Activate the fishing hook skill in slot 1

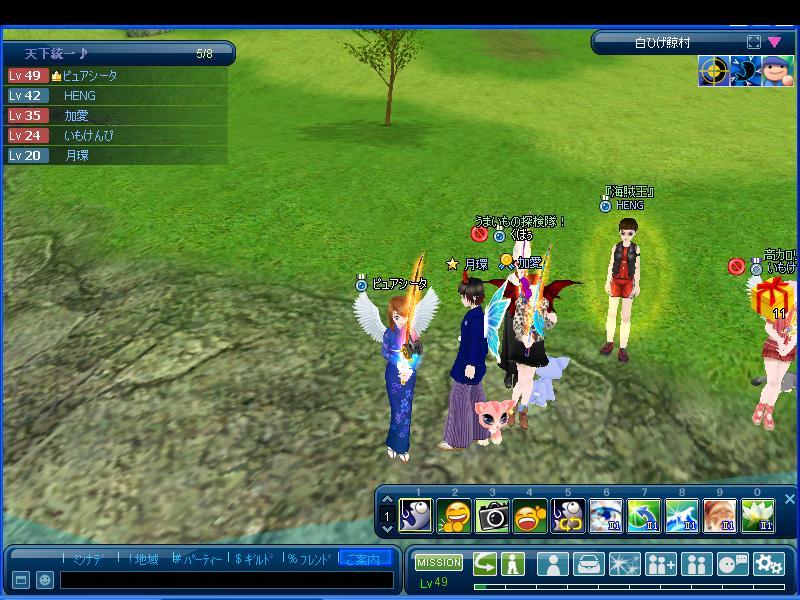(x=416, y=516)
